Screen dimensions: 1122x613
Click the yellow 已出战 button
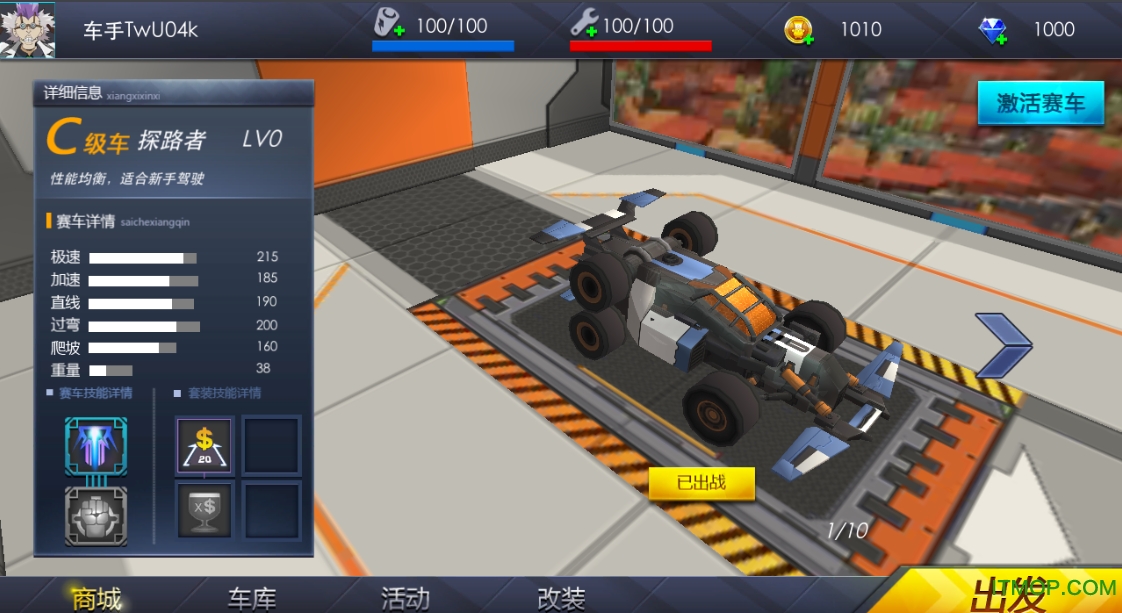coord(701,483)
